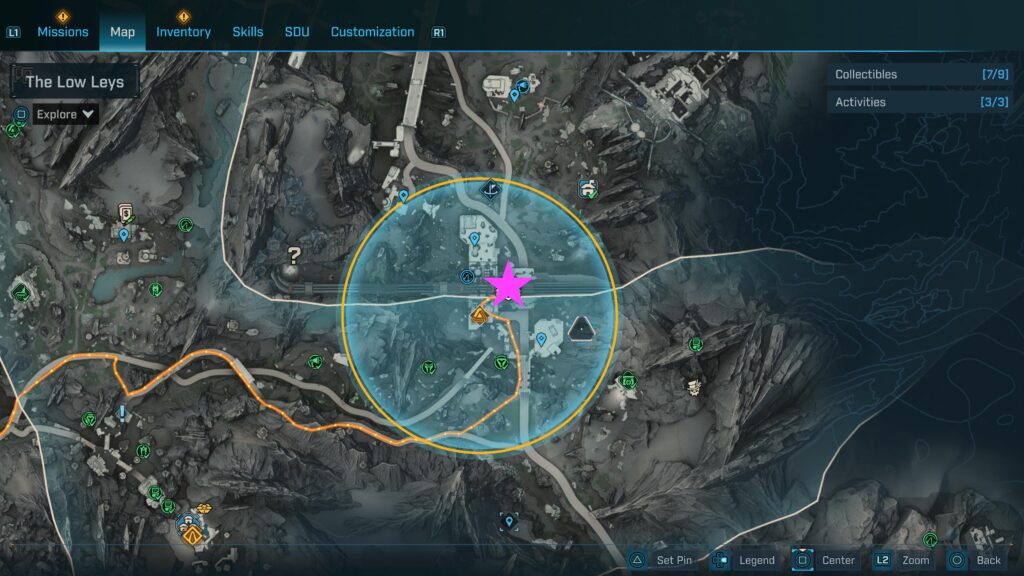Center the map view
The width and height of the screenshot is (1024, 576).
tap(825, 560)
